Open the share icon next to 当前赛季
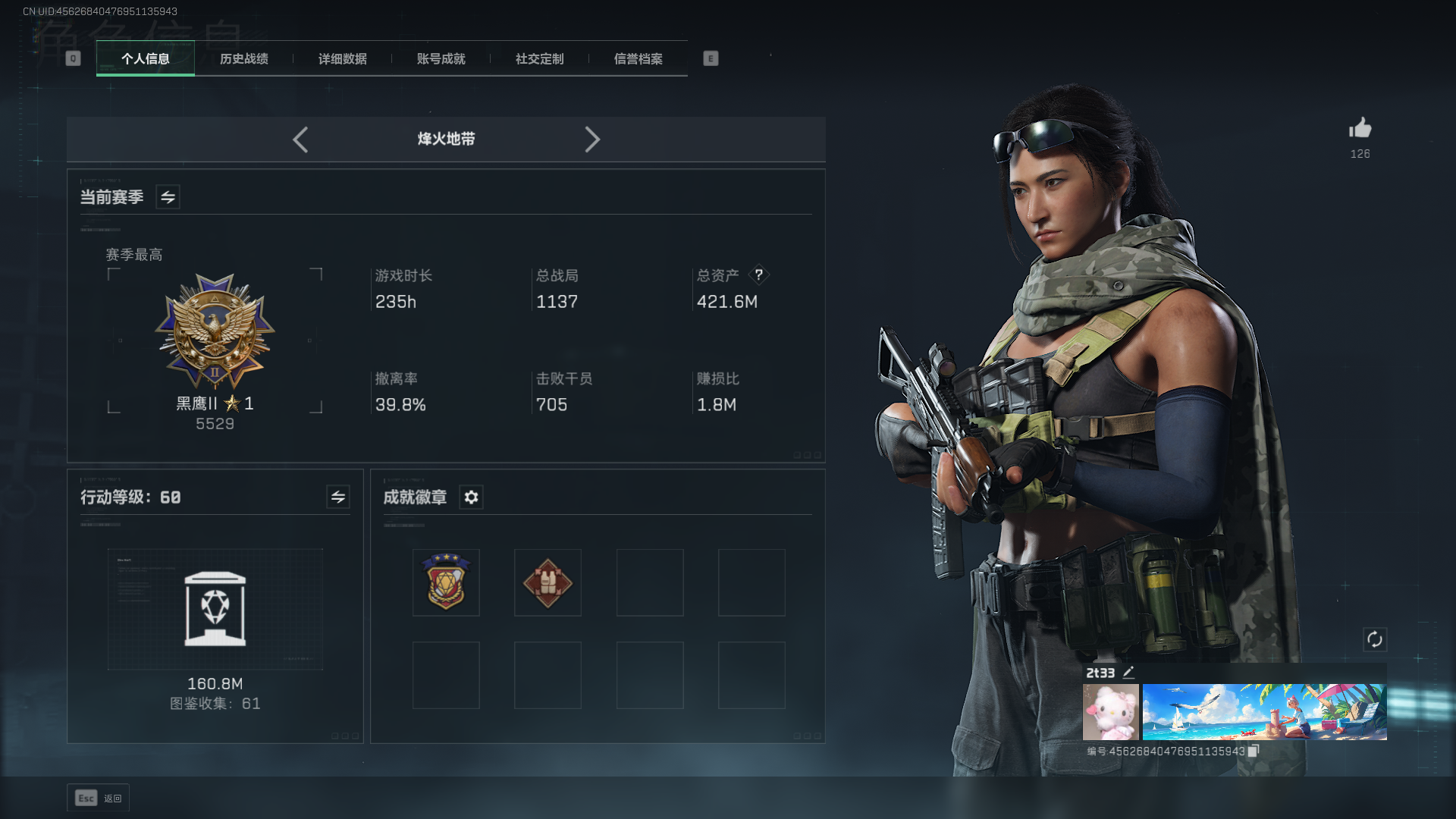Viewport: 1456px width, 819px height. (x=167, y=196)
